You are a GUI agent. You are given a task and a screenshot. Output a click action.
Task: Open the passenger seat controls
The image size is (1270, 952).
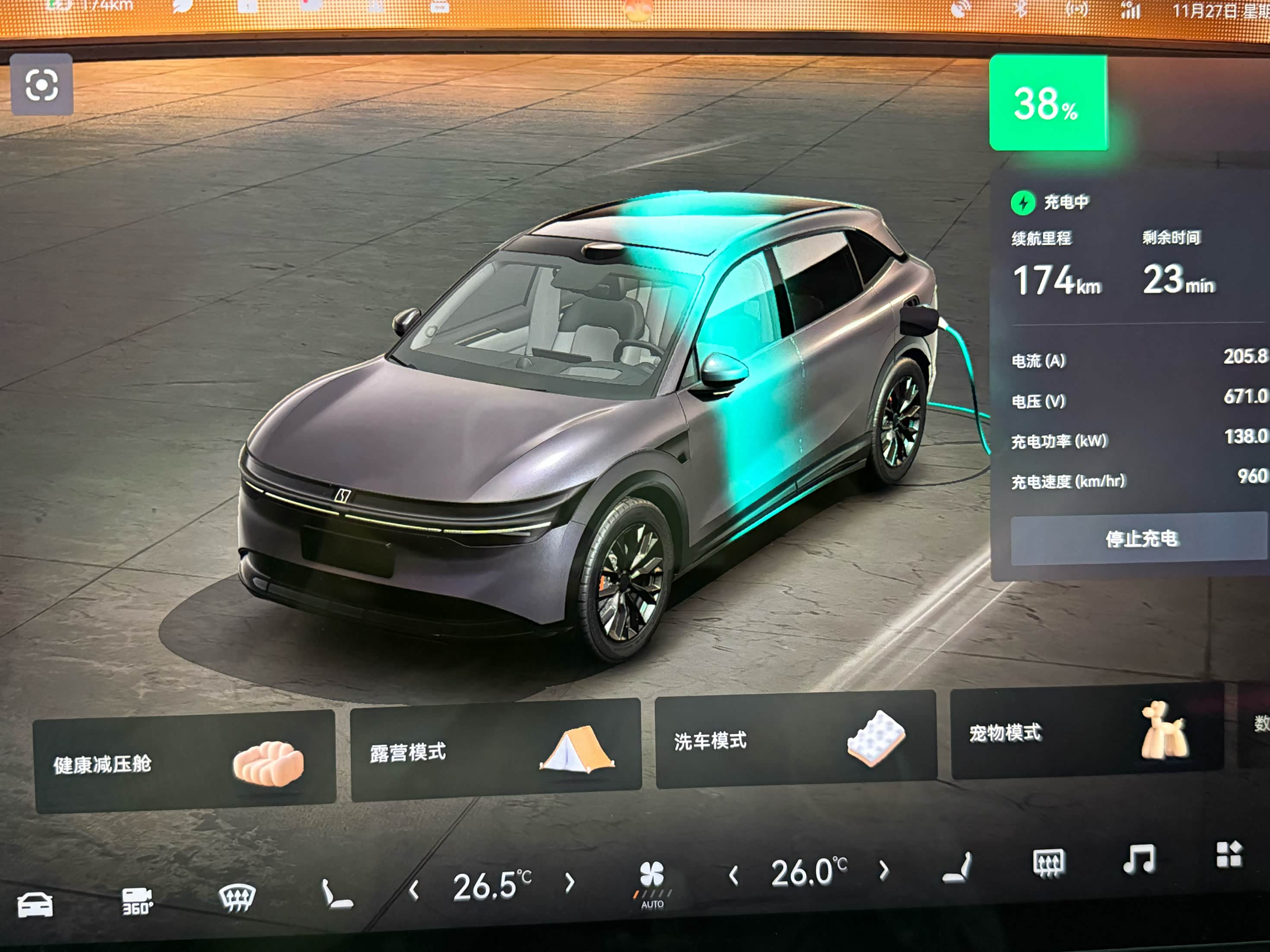click(957, 867)
